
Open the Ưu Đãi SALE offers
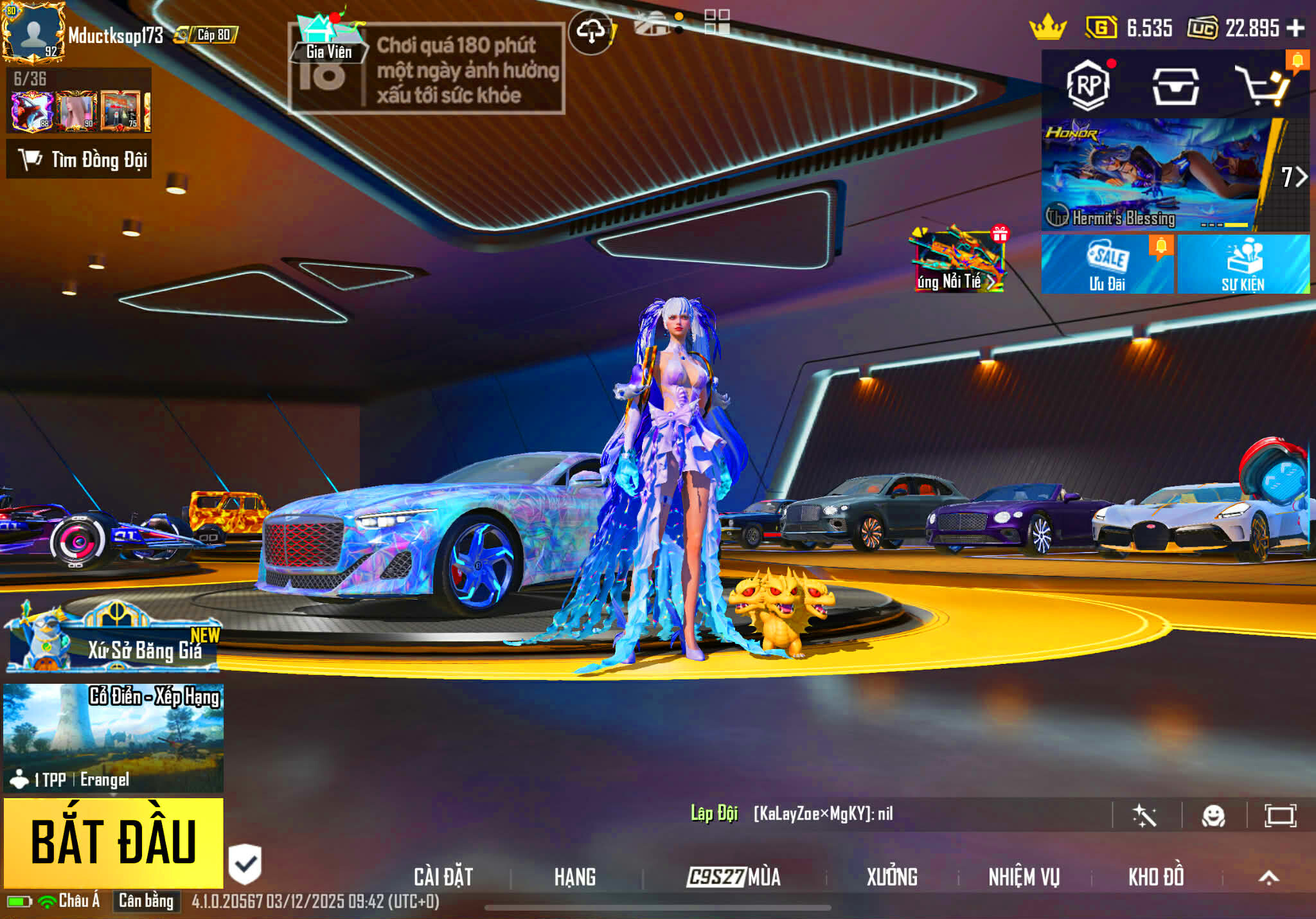(1107, 265)
